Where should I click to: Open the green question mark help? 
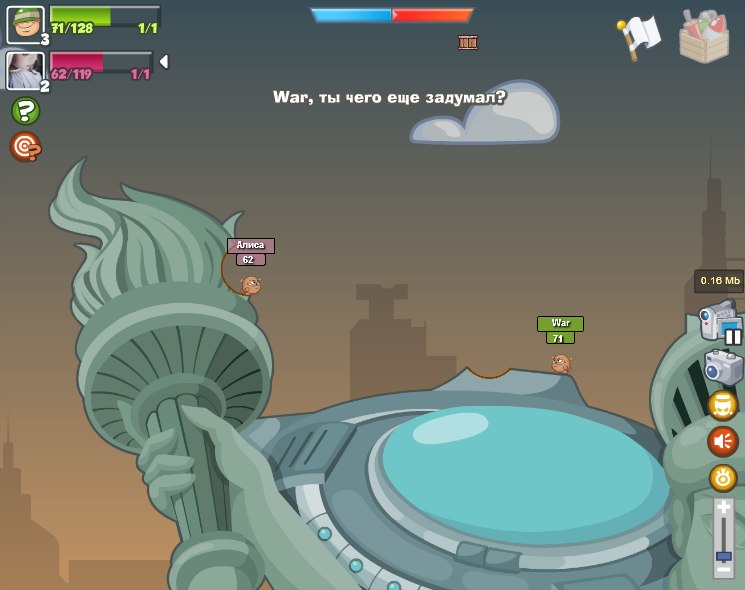click(x=25, y=111)
